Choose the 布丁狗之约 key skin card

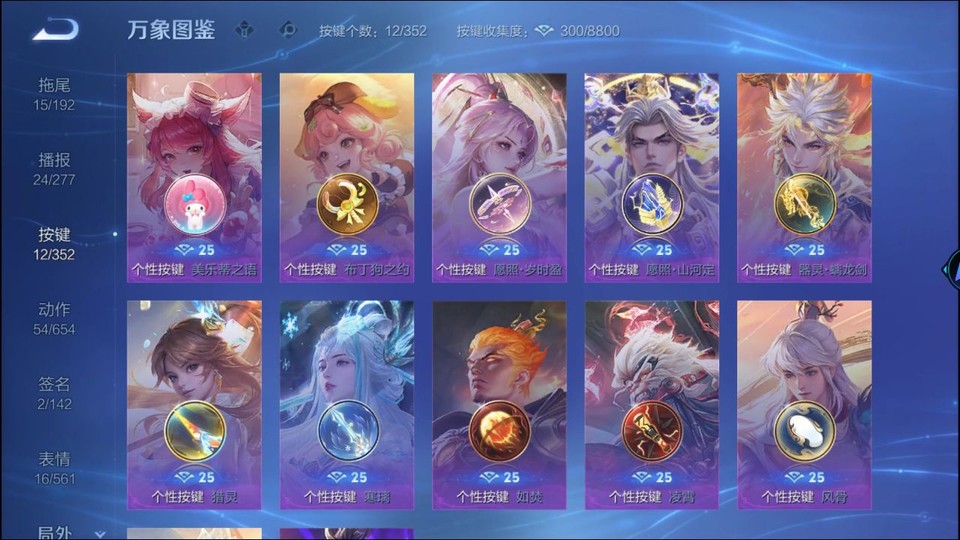click(x=347, y=177)
